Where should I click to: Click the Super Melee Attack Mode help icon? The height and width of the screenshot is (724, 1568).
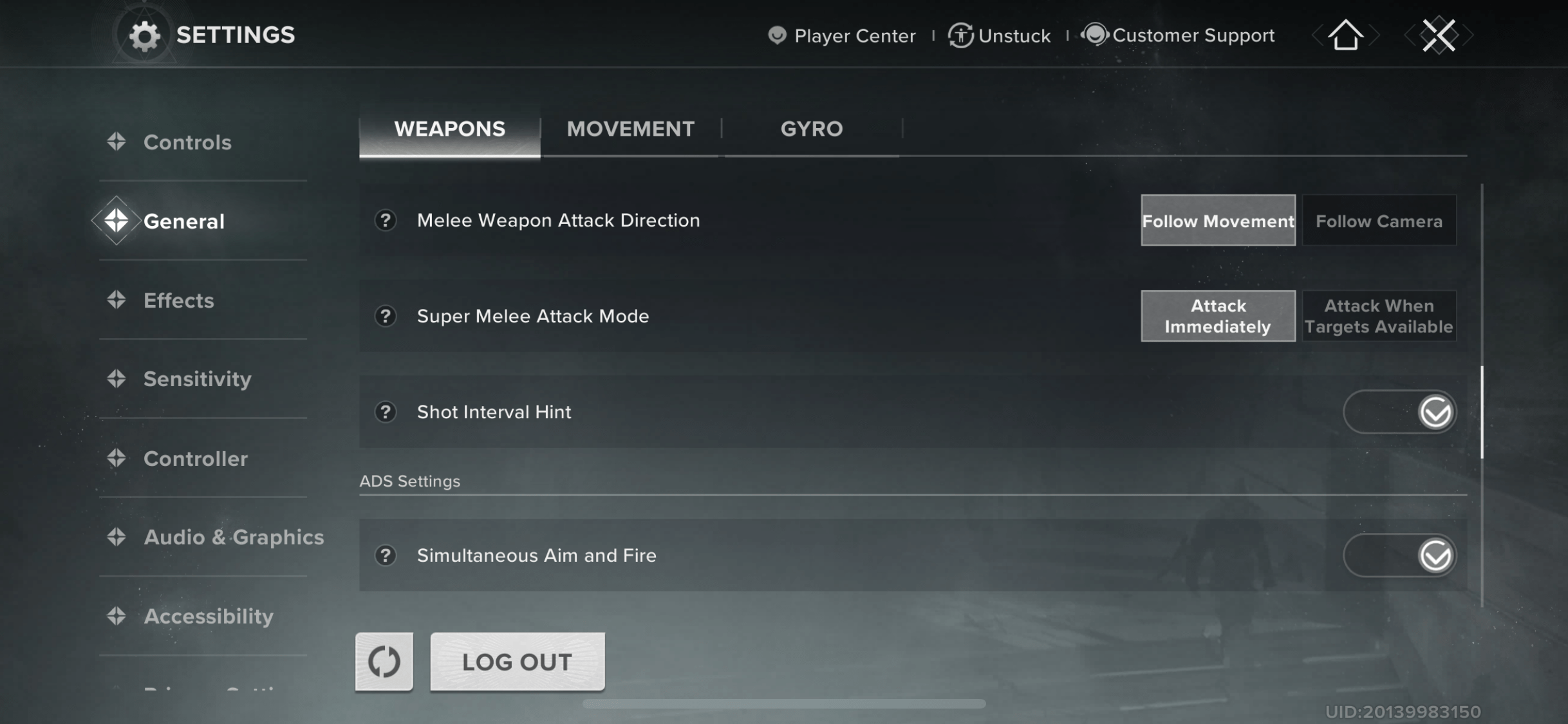click(386, 316)
